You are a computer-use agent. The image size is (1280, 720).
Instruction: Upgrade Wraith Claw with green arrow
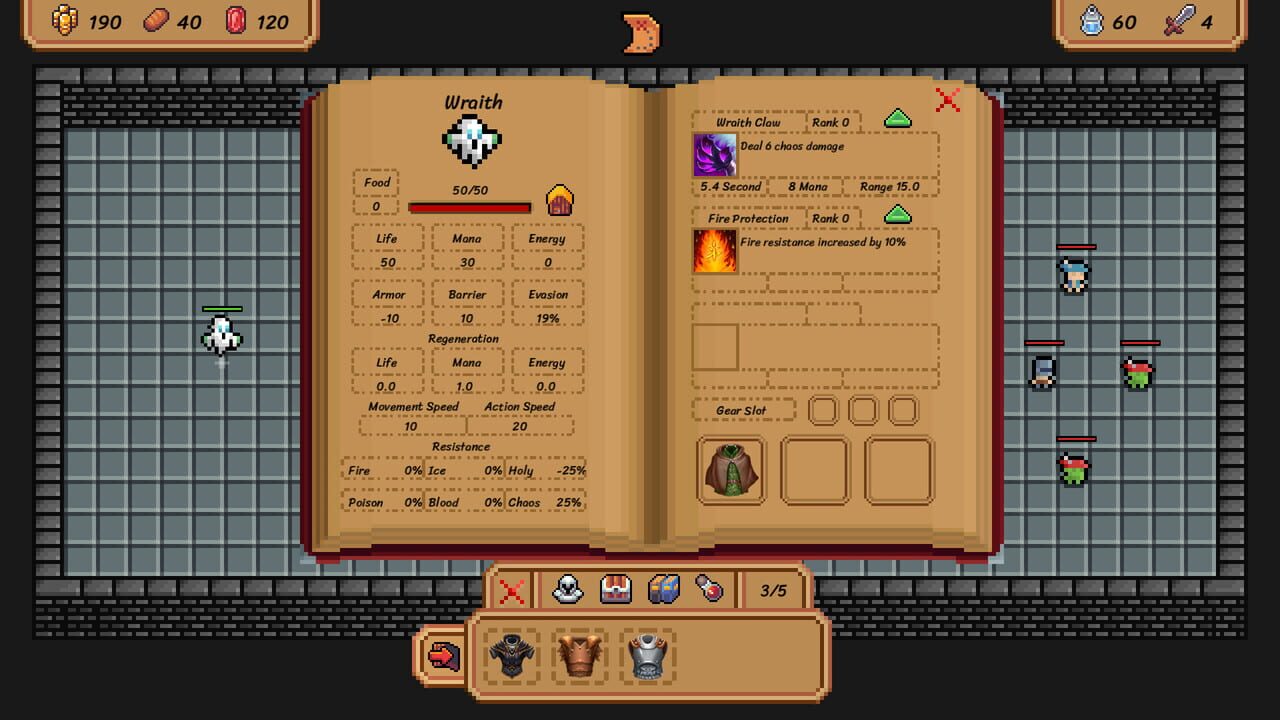(x=897, y=119)
